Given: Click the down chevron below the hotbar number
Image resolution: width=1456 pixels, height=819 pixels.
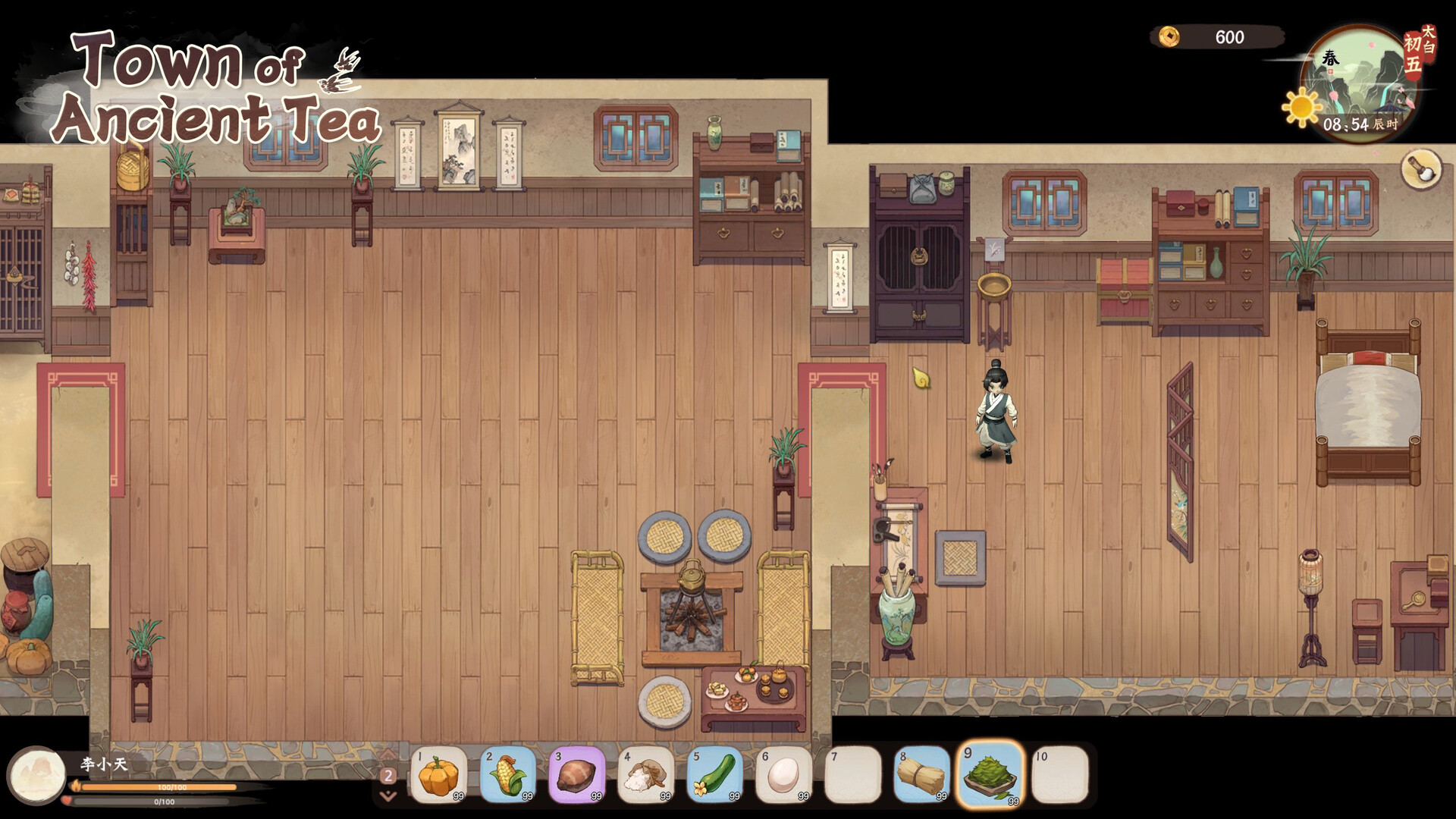Looking at the screenshot, I should 390,796.
